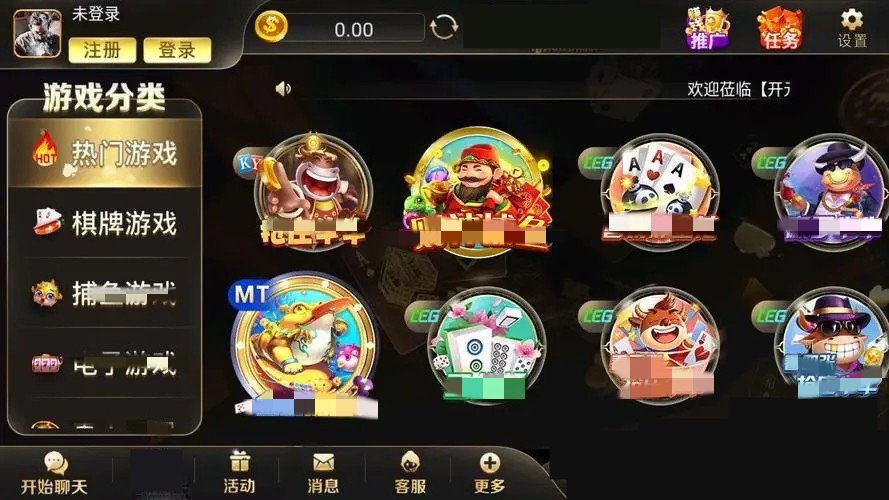The image size is (889, 500).
Task: Open 设置 settings gear
Action: tap(852, 28)
